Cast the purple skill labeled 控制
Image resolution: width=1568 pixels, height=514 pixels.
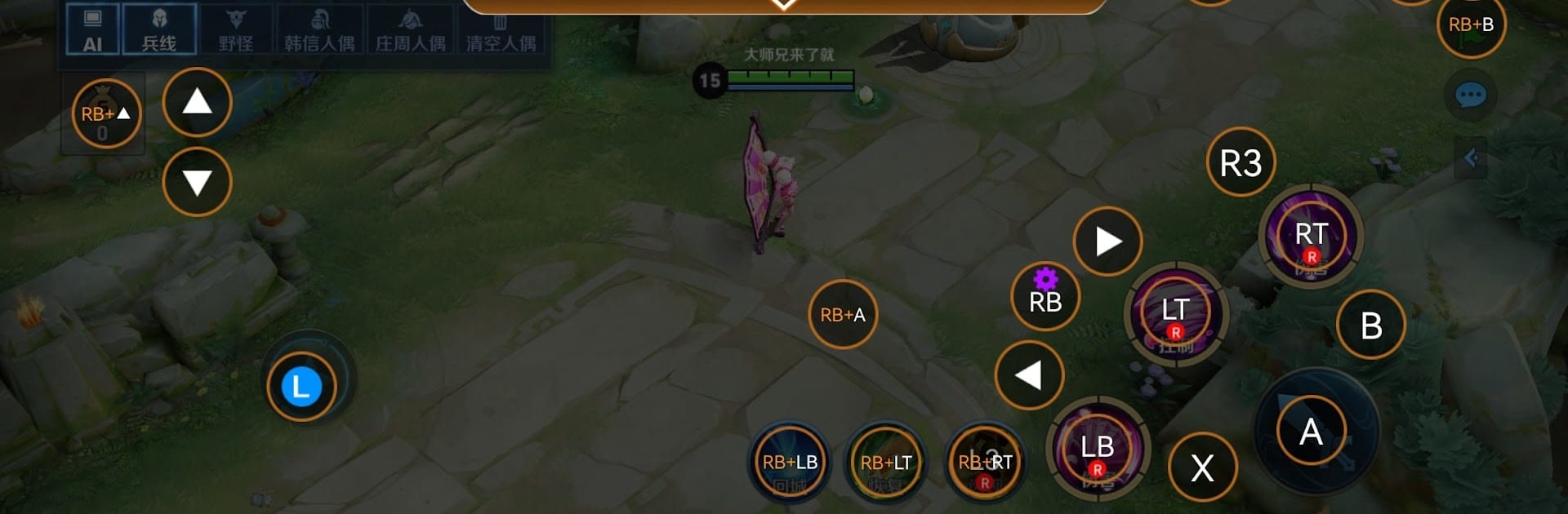point(1175,315)
